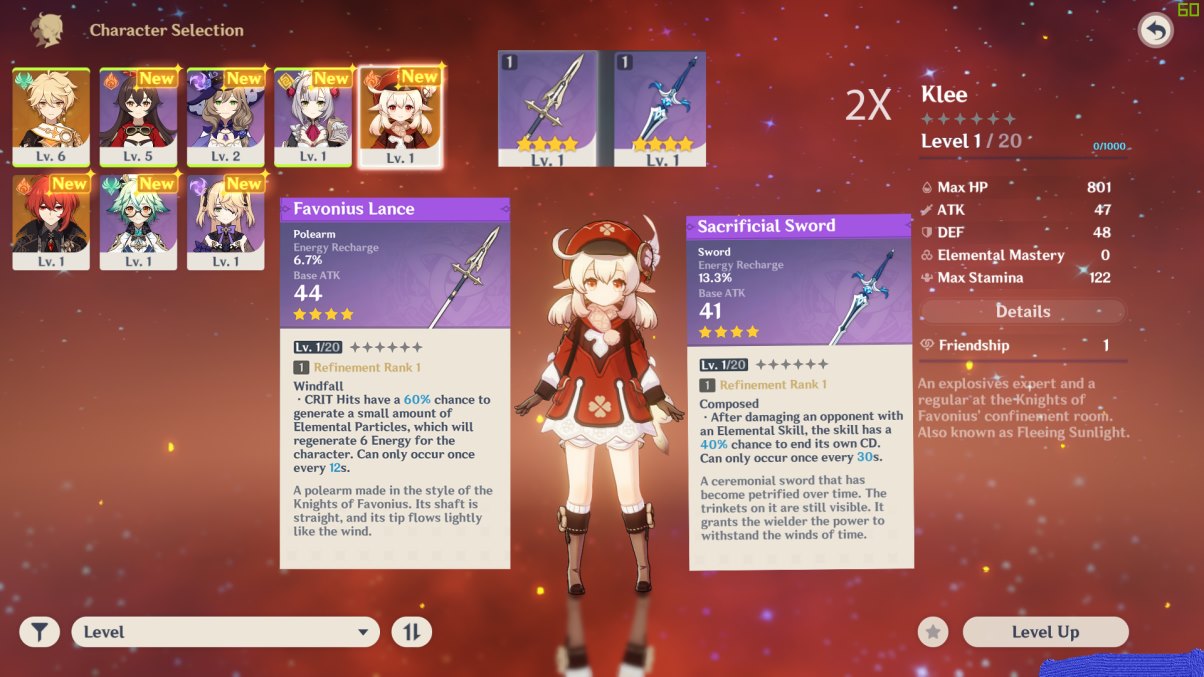Toggle the star favorite button
The height and width of the screenshot is (677, 1204).
[933, 632]
